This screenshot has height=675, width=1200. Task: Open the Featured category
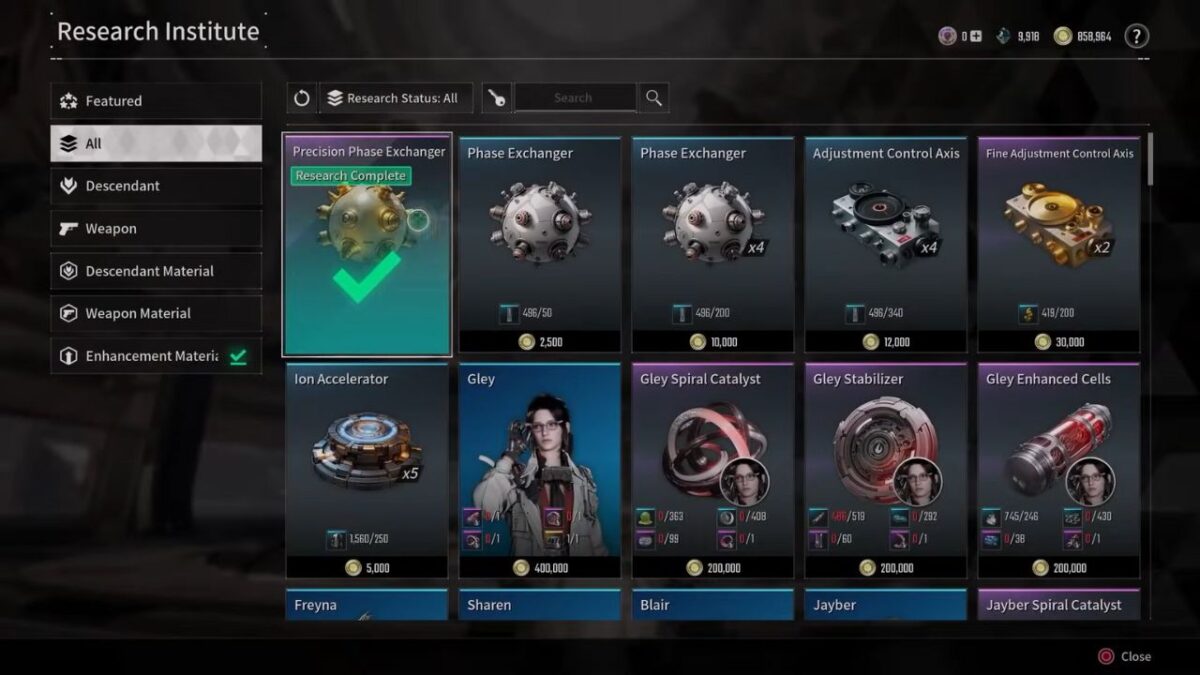point(155,101)
